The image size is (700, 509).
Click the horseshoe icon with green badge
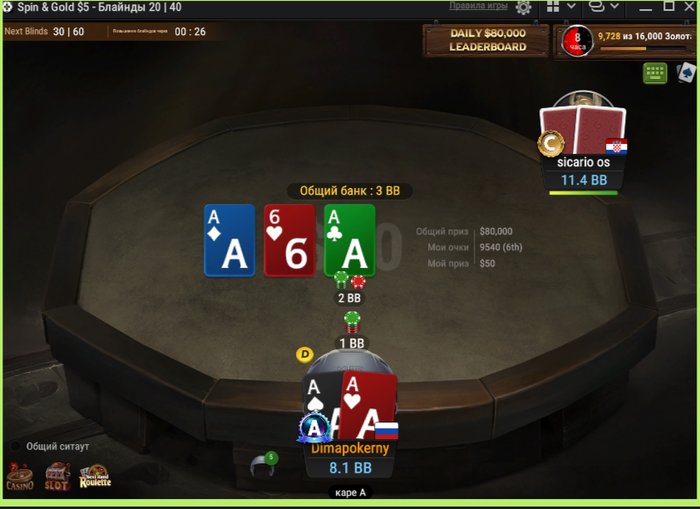pos(264,466)
